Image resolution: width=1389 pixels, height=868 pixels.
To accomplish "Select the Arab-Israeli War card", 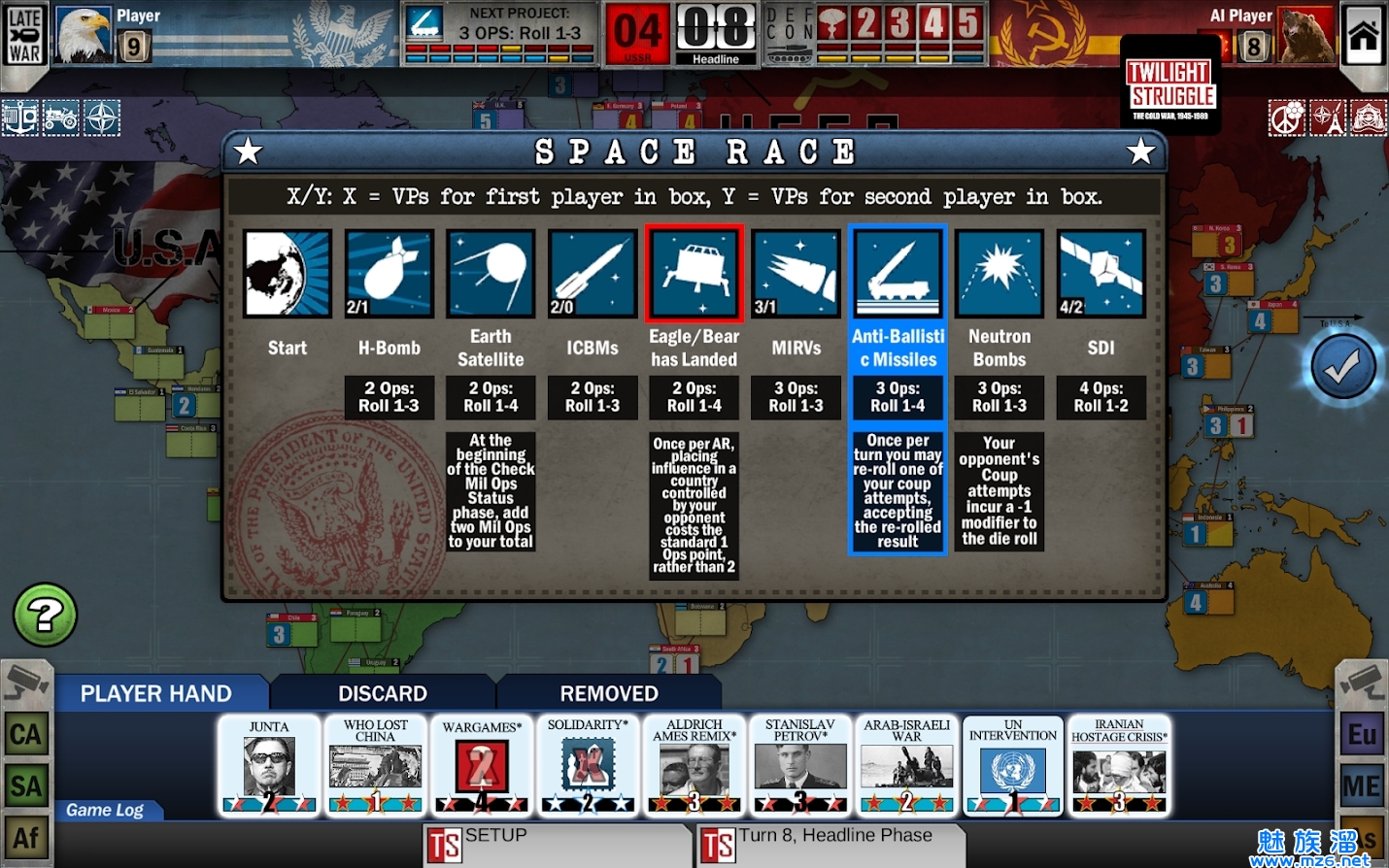I will [x=906, y=766].
